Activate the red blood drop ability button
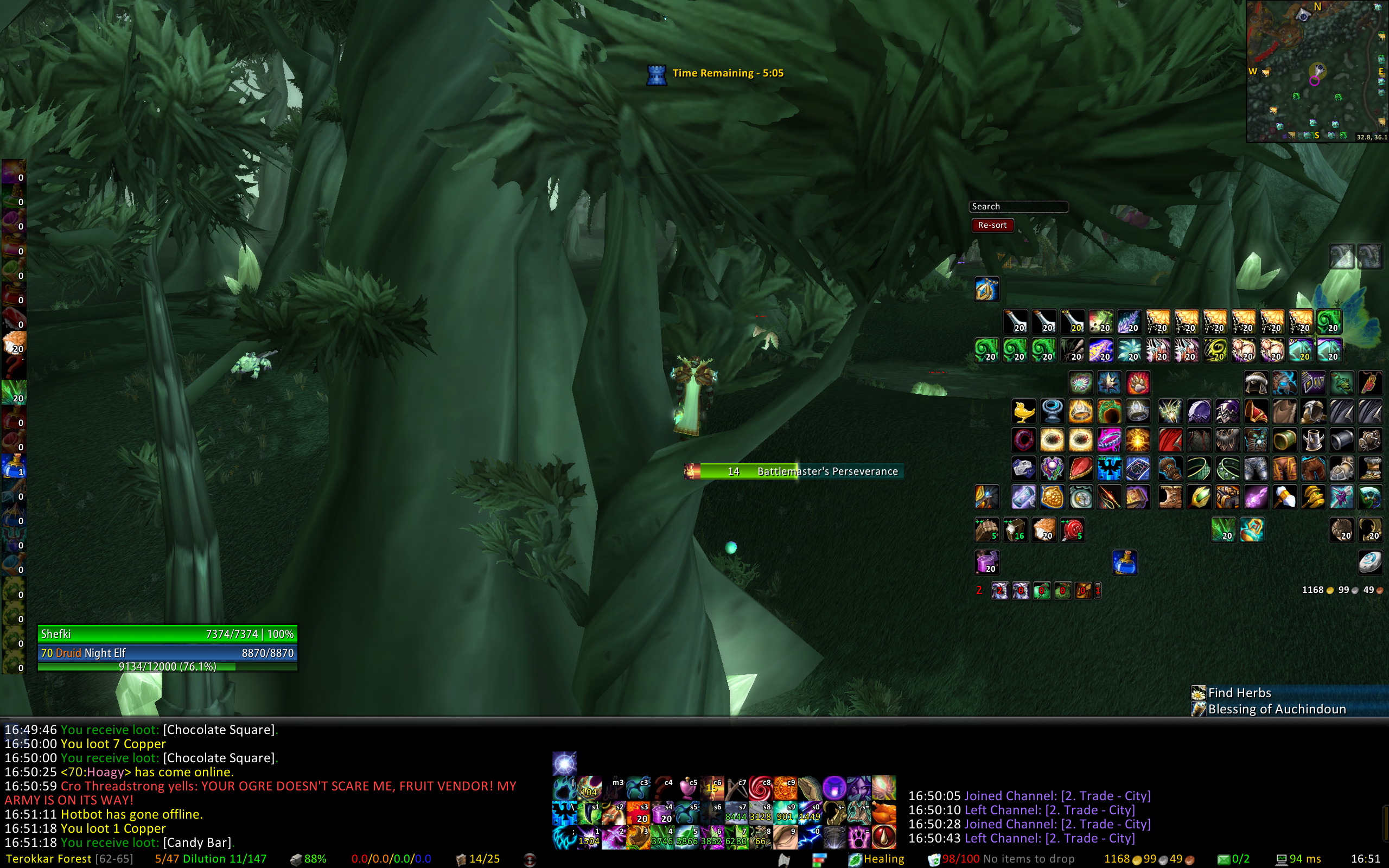1389x868 pixels. coord(884,837)
